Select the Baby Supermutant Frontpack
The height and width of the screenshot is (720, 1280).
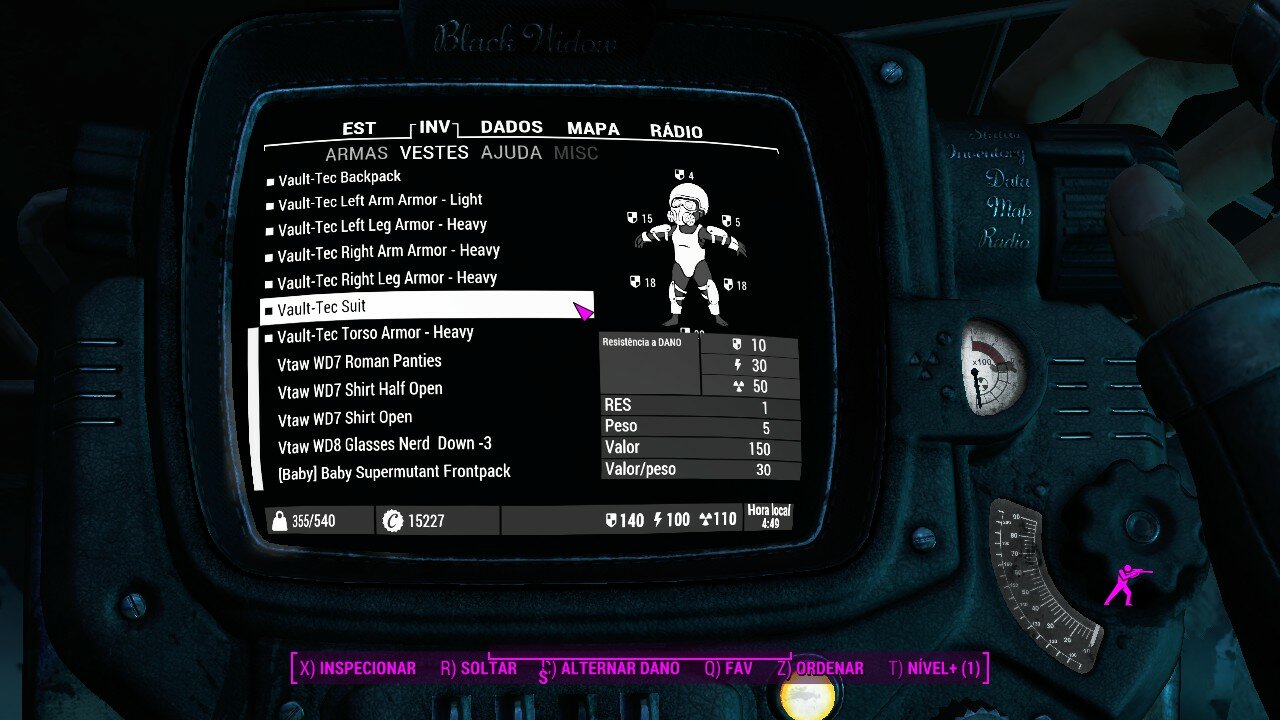(394, 472)
